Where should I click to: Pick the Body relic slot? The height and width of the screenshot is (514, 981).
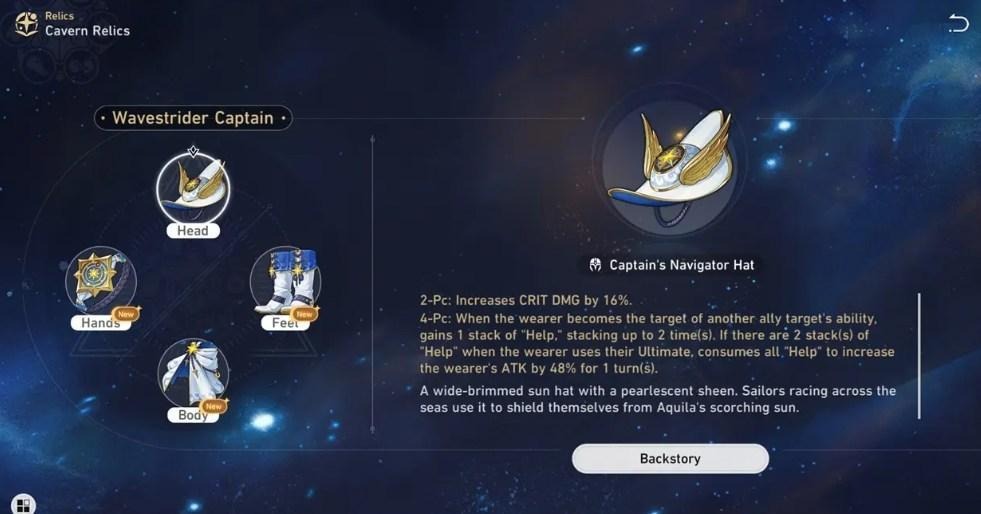click(193, 372)
